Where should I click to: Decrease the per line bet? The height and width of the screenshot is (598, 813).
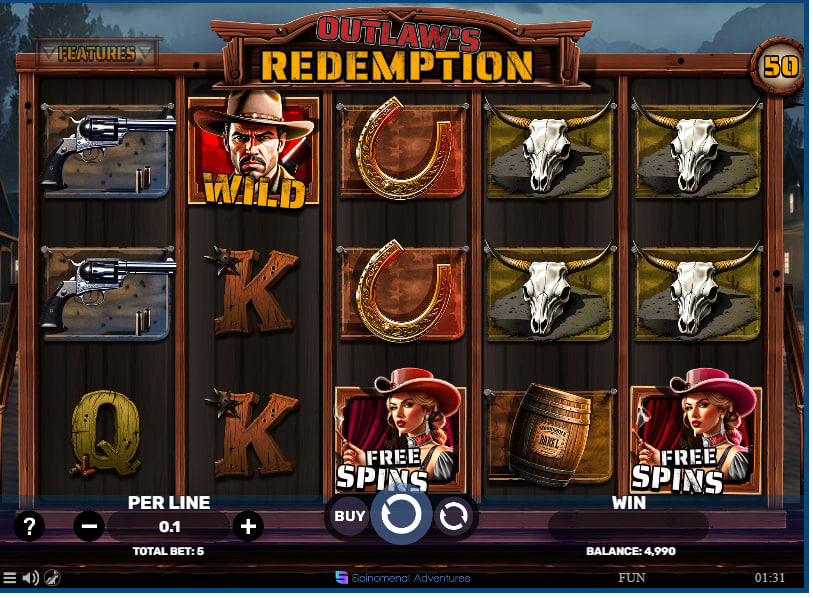tap(89, 525)
